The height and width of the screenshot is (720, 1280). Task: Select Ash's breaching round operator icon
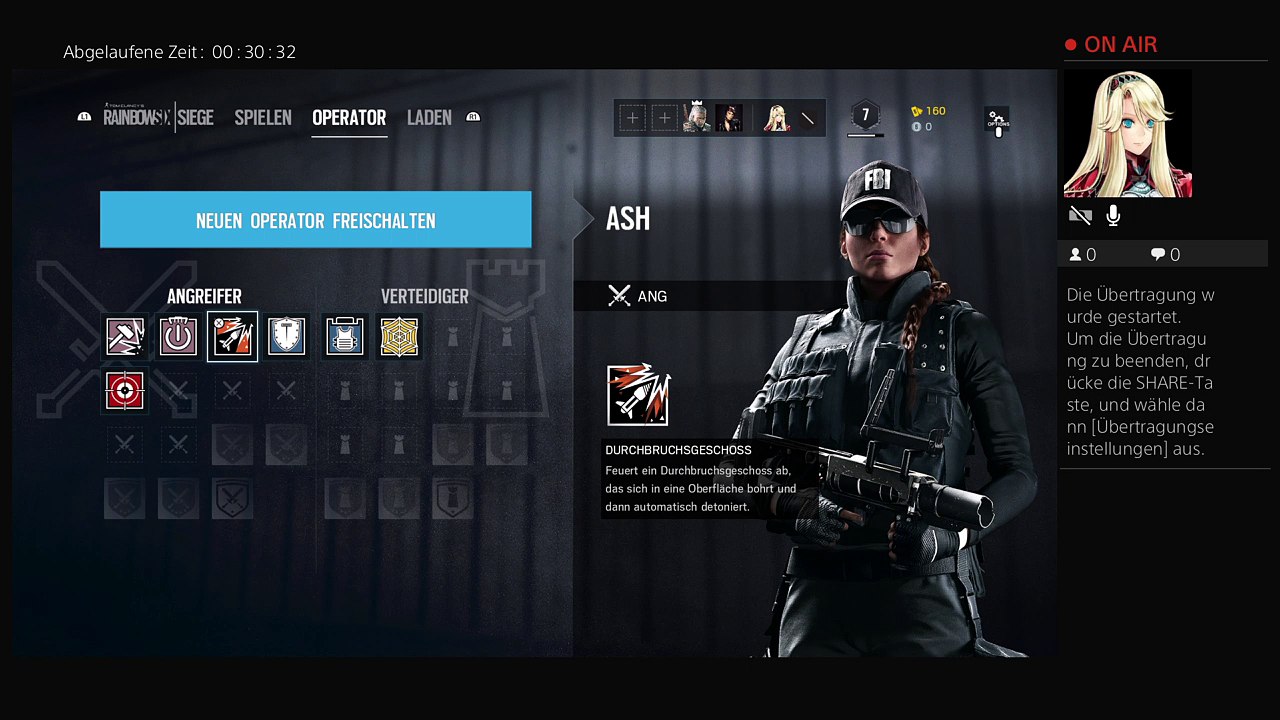pyautogui.click(x=232, y=337)
